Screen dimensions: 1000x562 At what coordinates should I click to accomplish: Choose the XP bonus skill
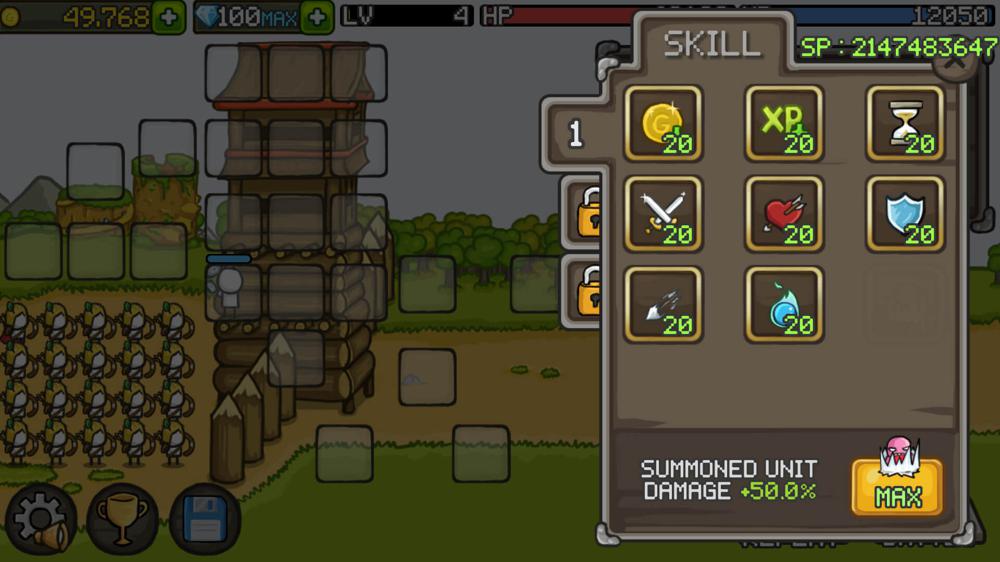click(784, 123)
